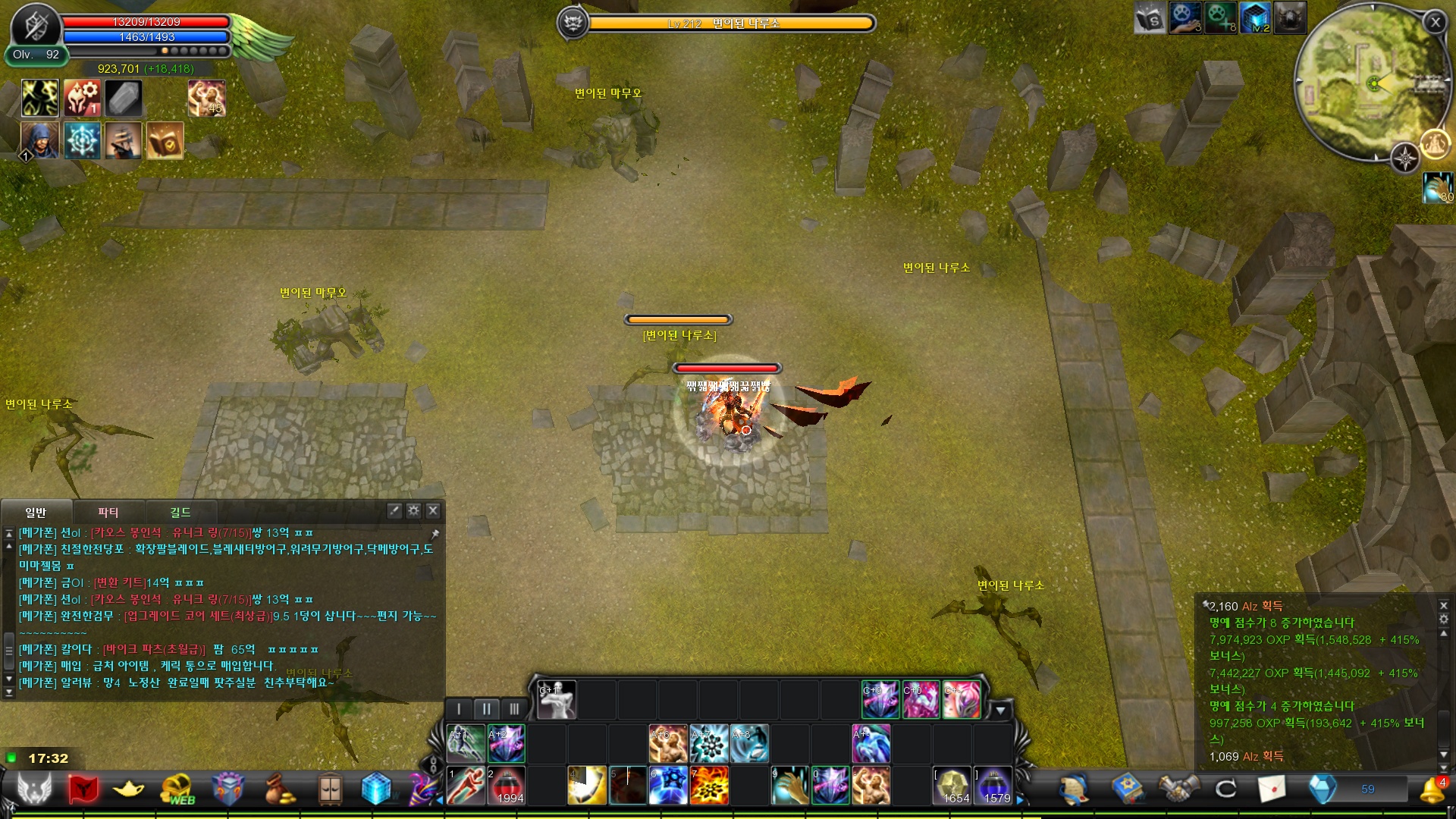This screenshot has height=819, width=1456.
Task: Open the wardrobe cabinet icon
Action: [x=330, y=789]
